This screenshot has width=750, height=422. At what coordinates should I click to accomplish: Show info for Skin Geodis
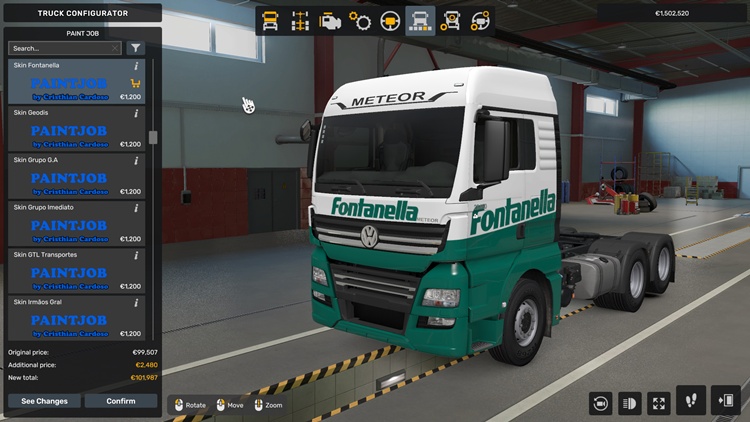click(136, 113)
